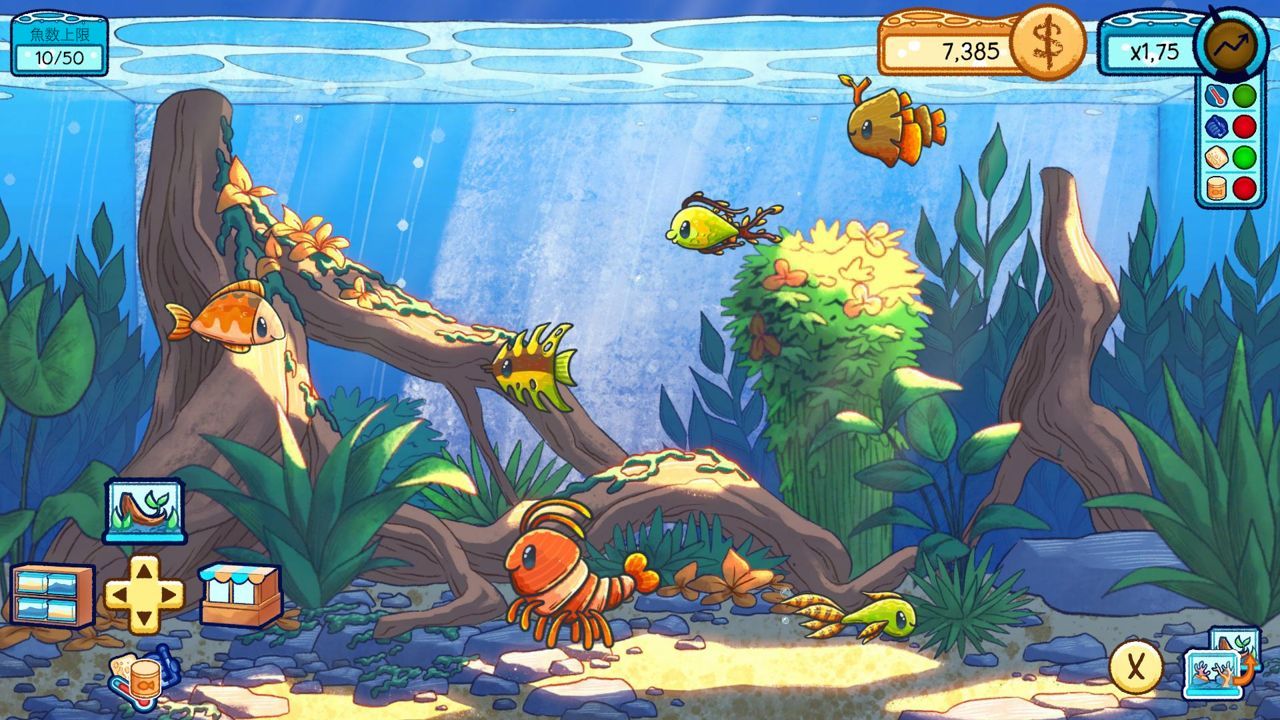Image resolution: width=1280 pixels, height=720 pixels.
Task: Click the fish food can status icon
Action: pyautogui.click(x=1215, y=187)
